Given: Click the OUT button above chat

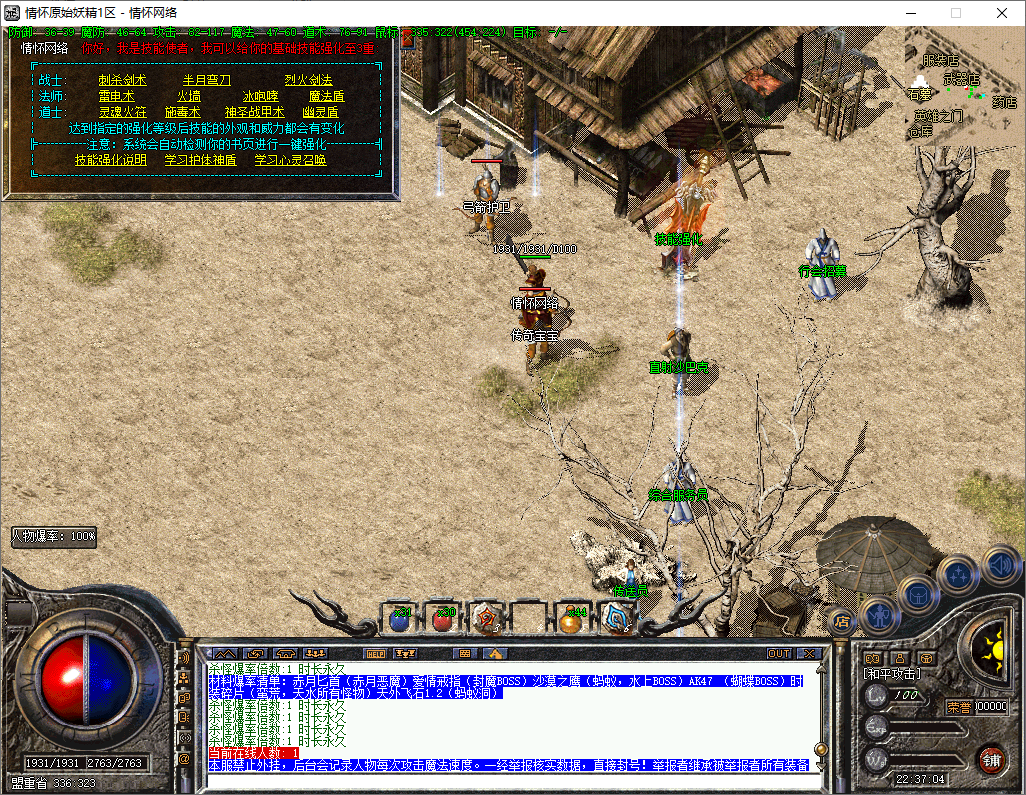Looking at the screenshot, I should pos(778,653).
